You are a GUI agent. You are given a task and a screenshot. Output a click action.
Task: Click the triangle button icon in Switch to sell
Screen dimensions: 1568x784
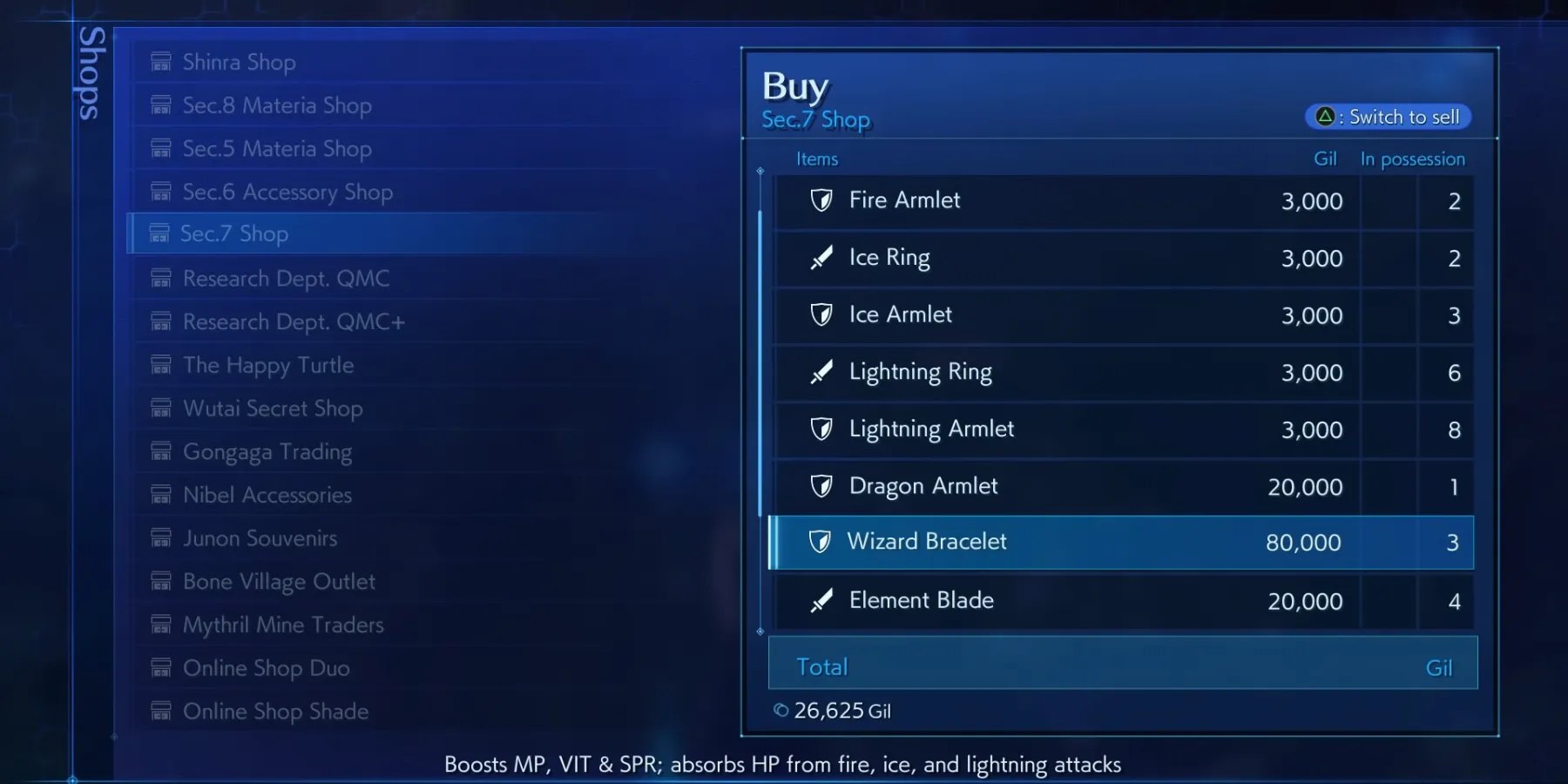tap(1325, 116)
